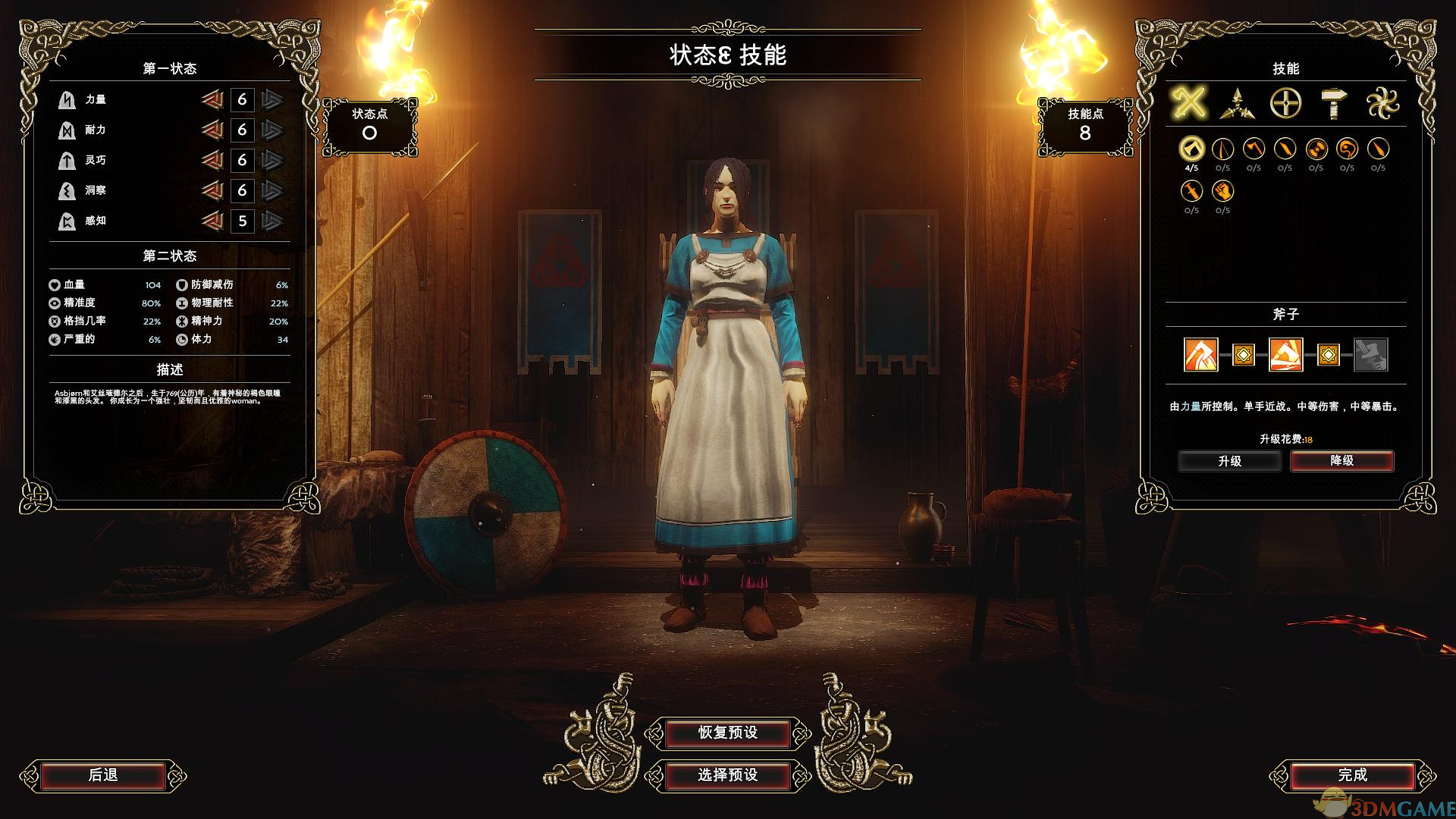Increase the 感知 (Perception) stat
The image size is (1456, 819).
point(272,221)
